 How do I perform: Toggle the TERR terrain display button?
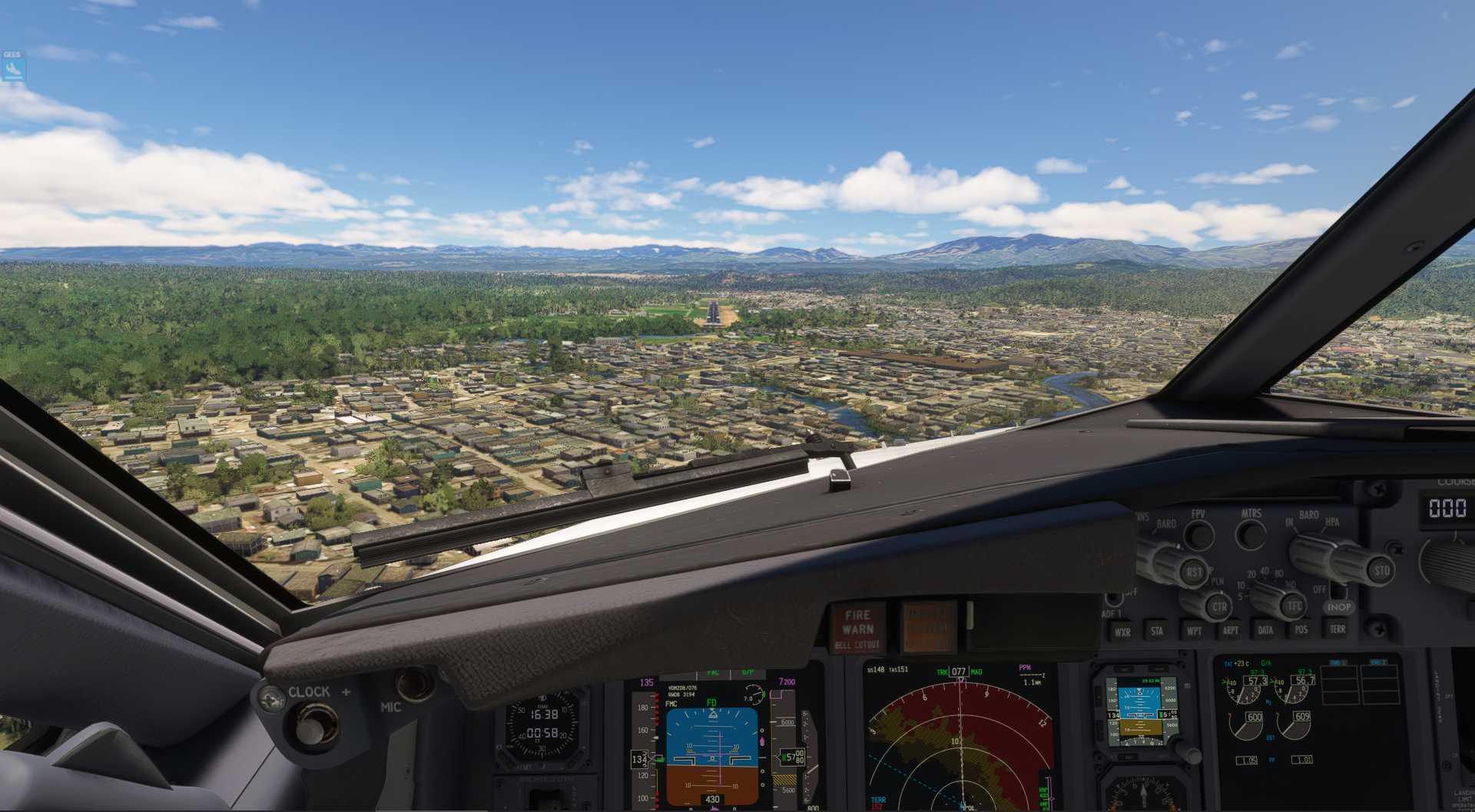point(1337,628)
